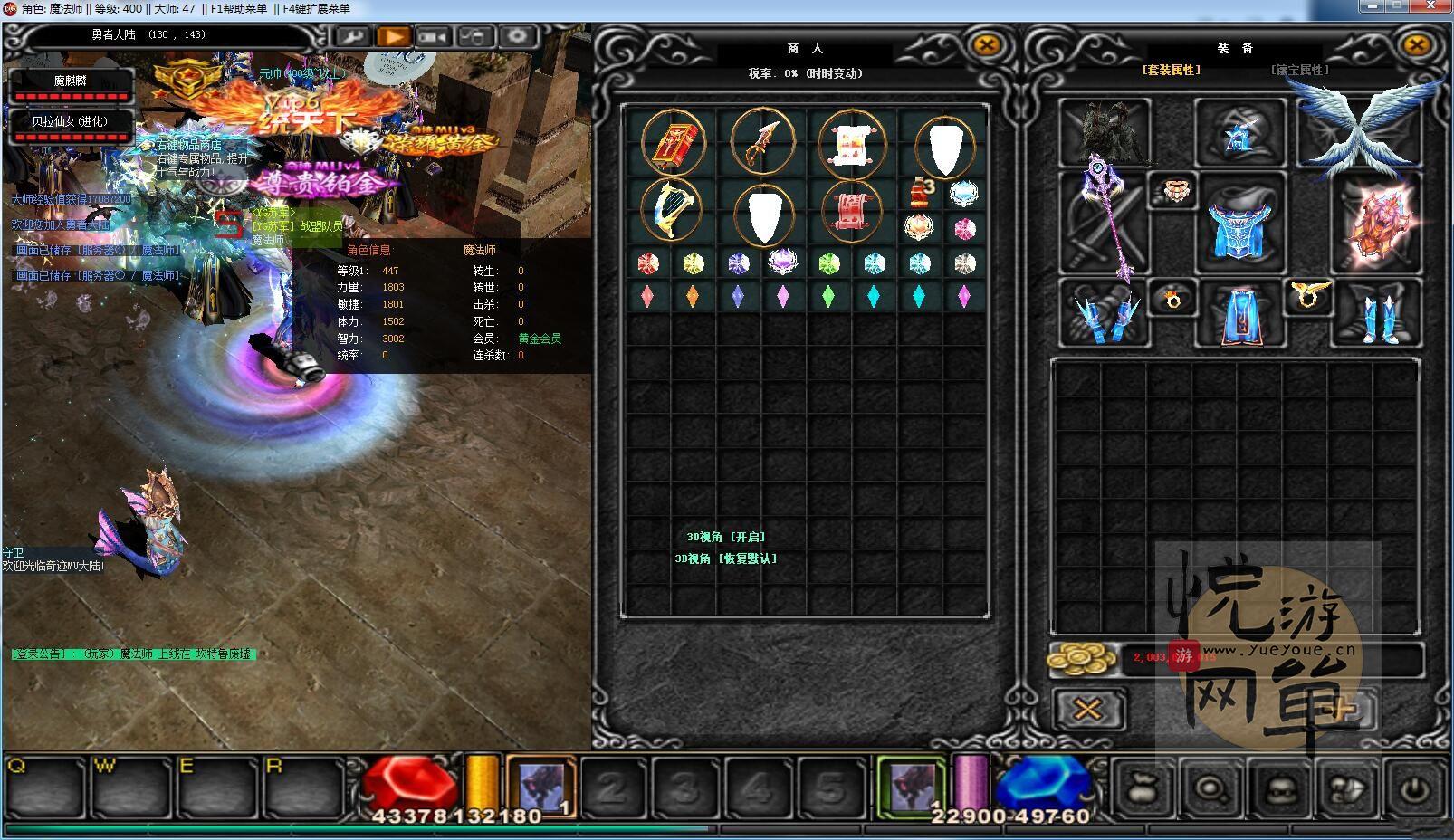
Task: Select the equipped blue boots slot
Action: pos(1376,314)
